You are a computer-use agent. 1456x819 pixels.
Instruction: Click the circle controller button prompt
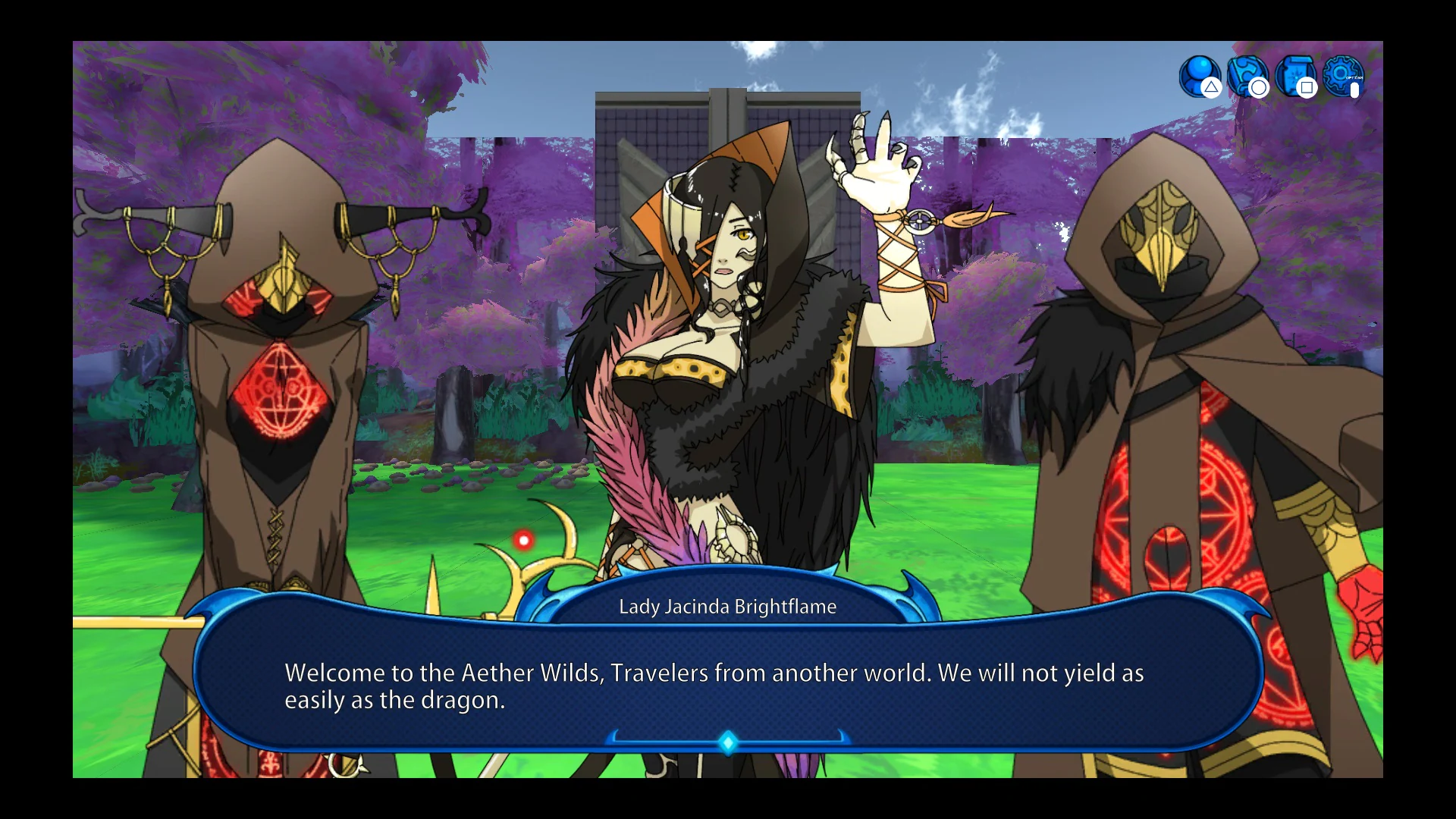click(x=1258, y=88)
